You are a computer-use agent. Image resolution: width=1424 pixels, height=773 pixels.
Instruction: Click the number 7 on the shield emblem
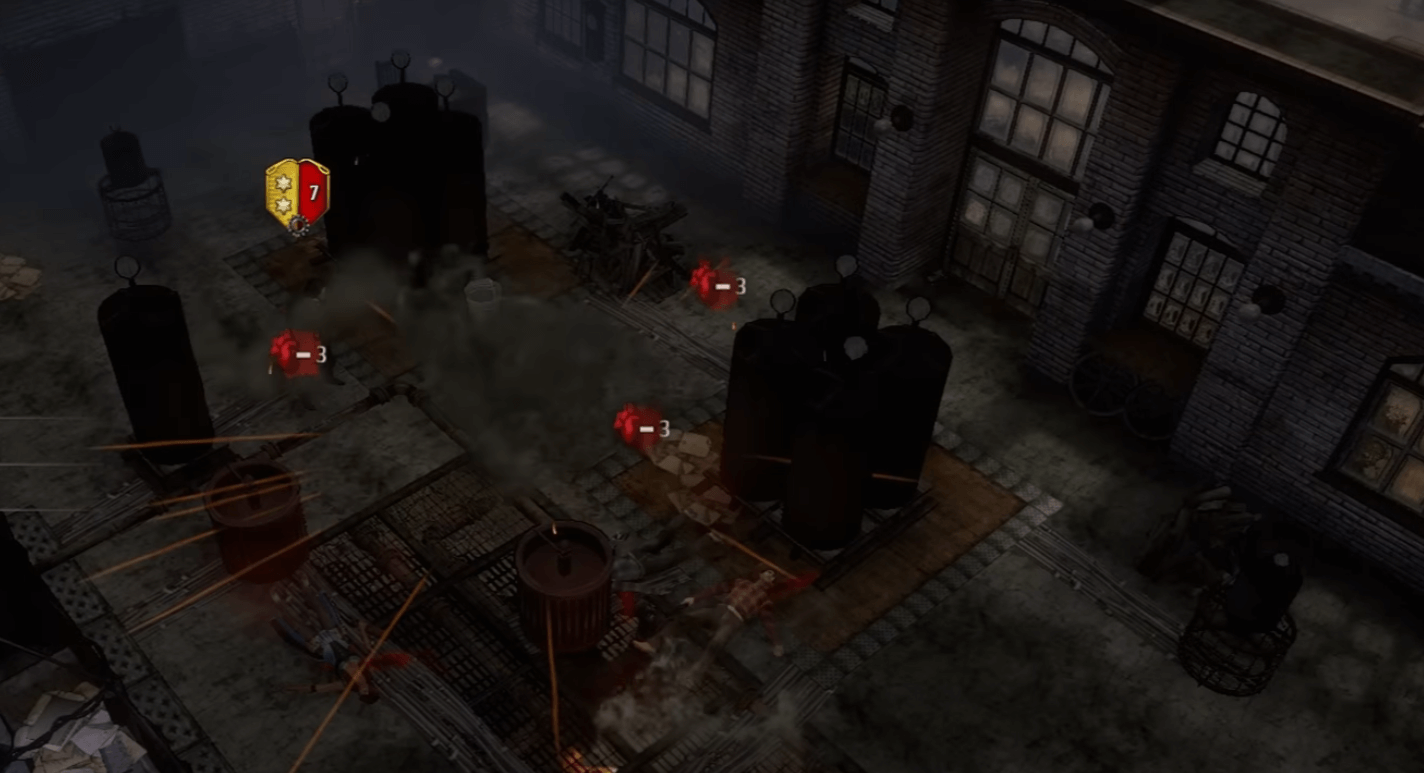coord(313,192)
